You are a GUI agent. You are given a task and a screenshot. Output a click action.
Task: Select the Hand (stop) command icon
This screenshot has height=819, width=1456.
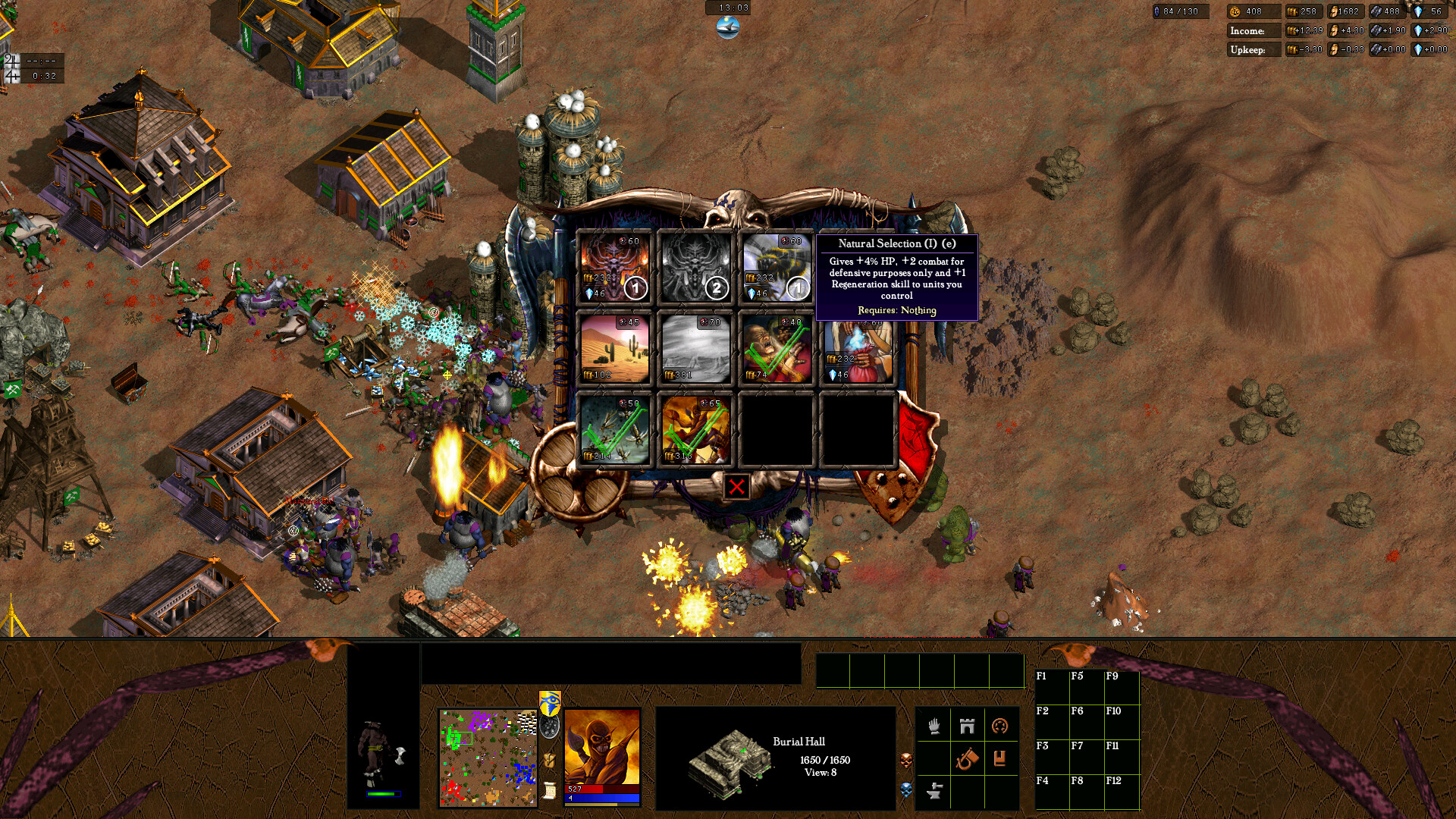click(x=934, y=726)
